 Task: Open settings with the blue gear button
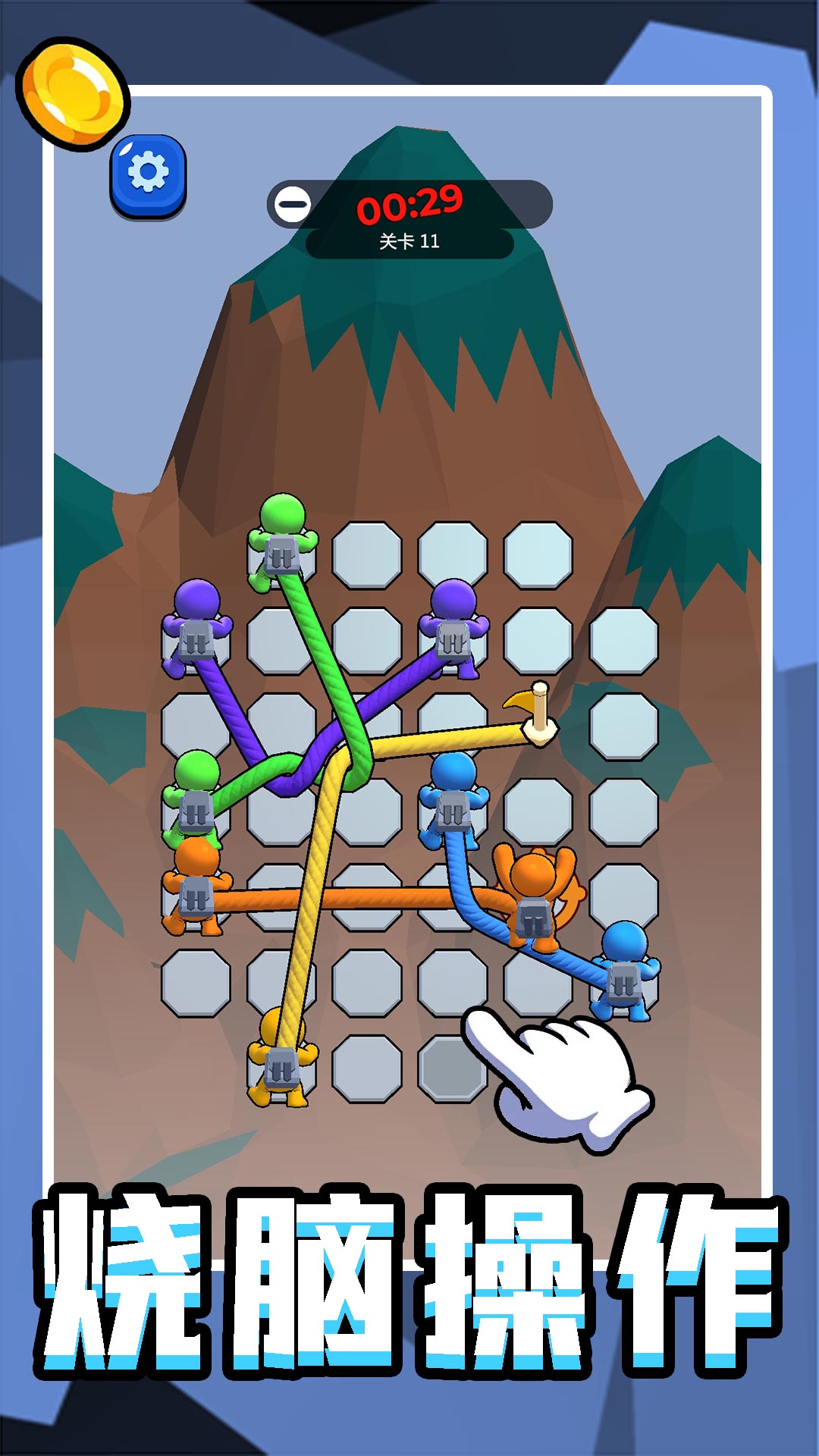click(149, 175)
